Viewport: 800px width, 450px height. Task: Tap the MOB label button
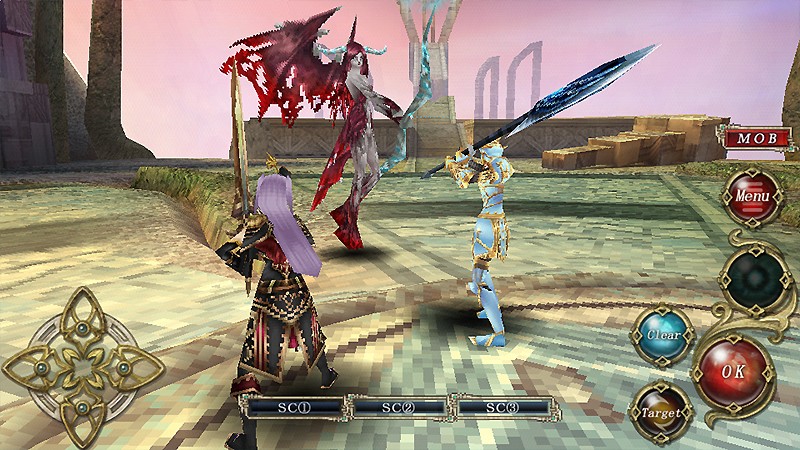pyautogui.click(x=758, y=138)
